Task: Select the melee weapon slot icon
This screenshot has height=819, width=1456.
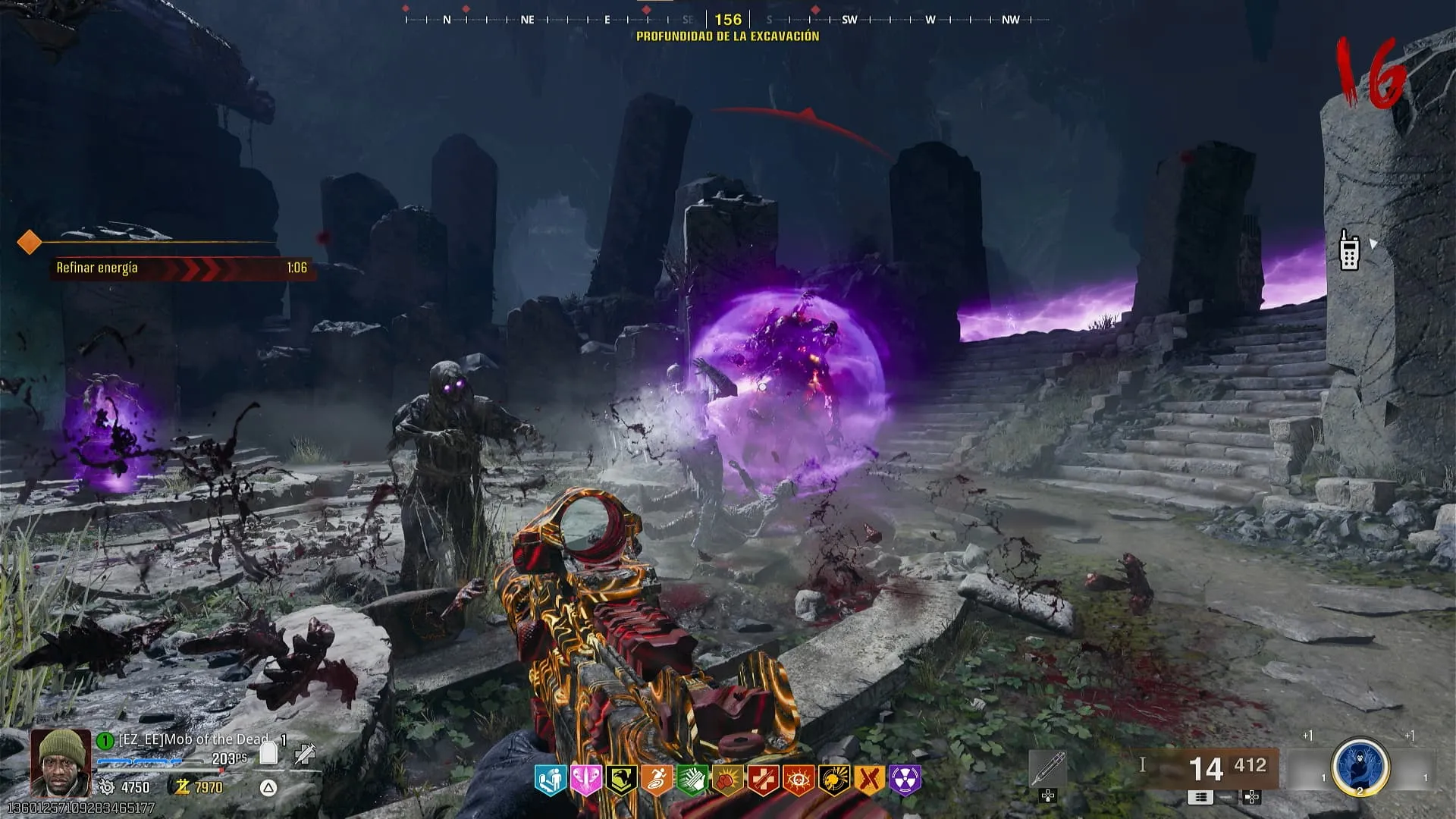Action: click(1048, 769)
